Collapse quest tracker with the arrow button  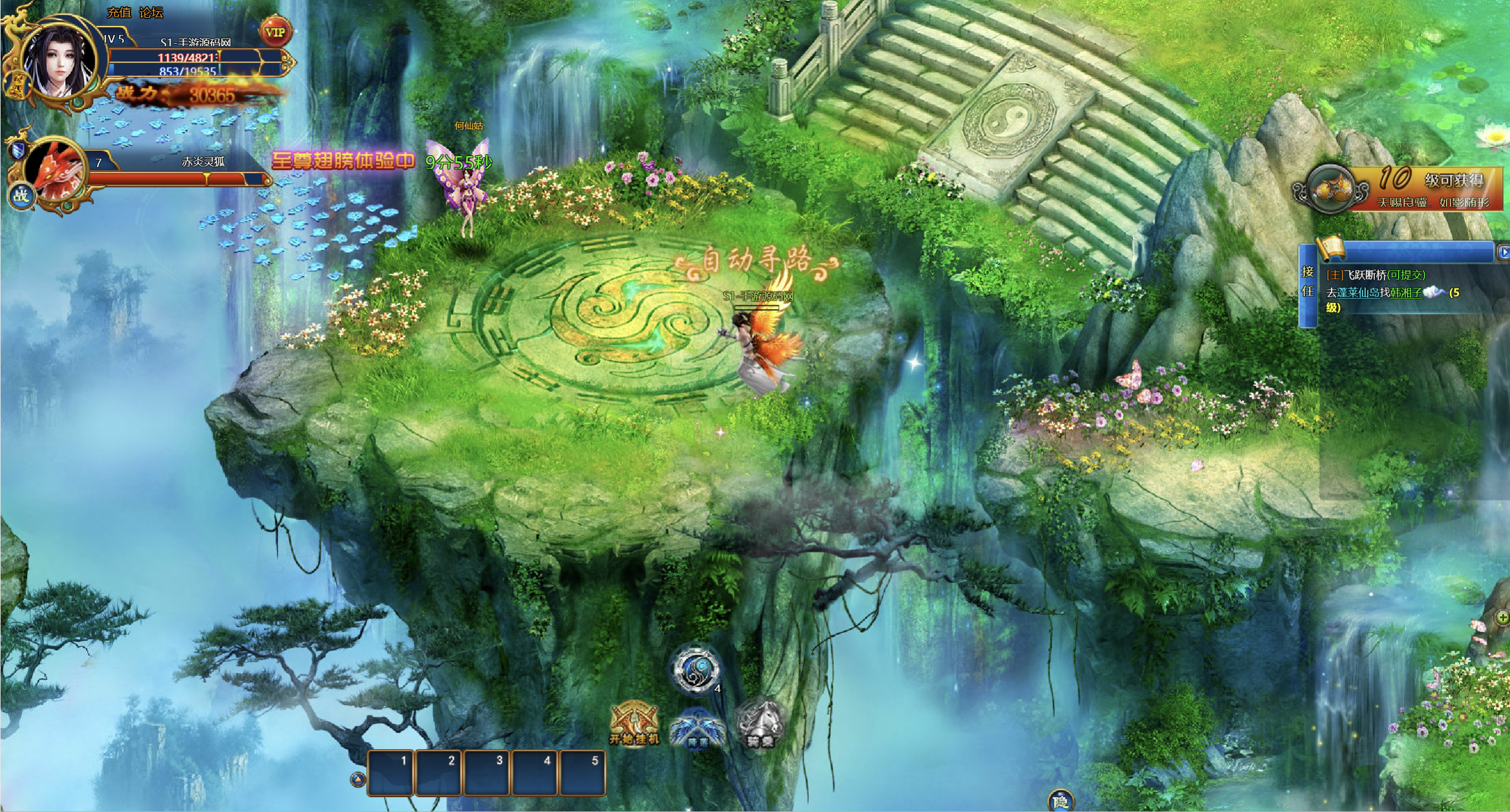tap(1503, 252)
